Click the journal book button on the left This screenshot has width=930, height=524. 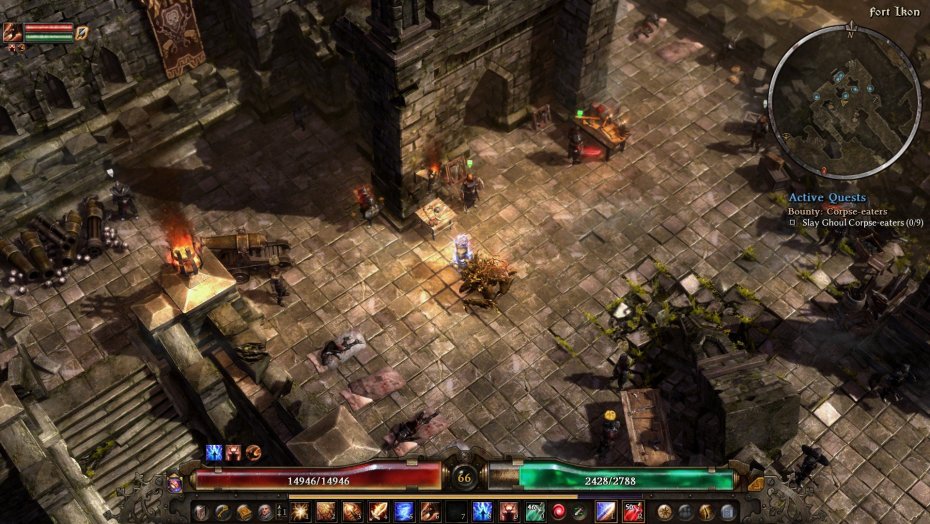point(243,512)
